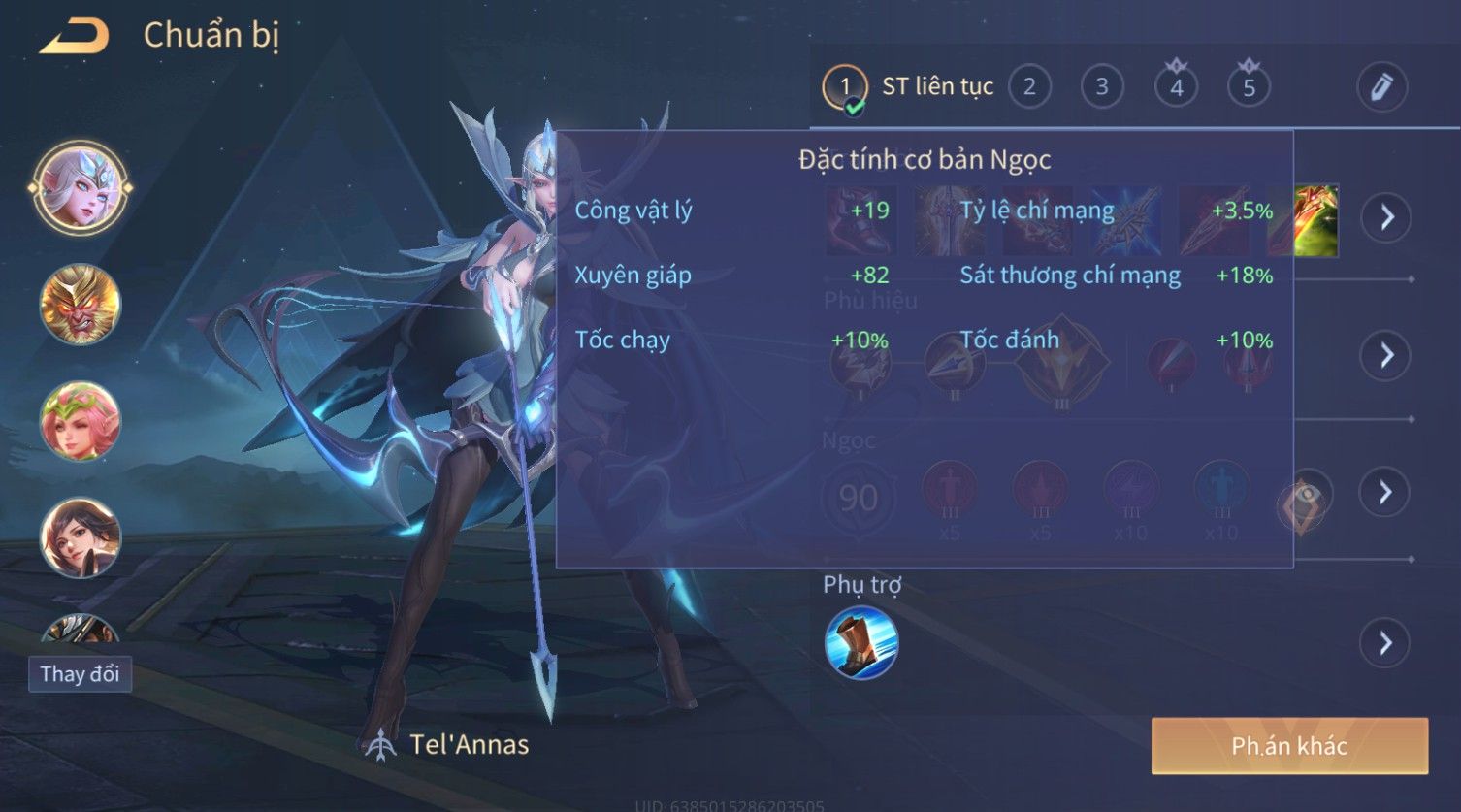The image size is (1461, 812).
Task: Open locked preset tab 4
Action: [1176, 87]
